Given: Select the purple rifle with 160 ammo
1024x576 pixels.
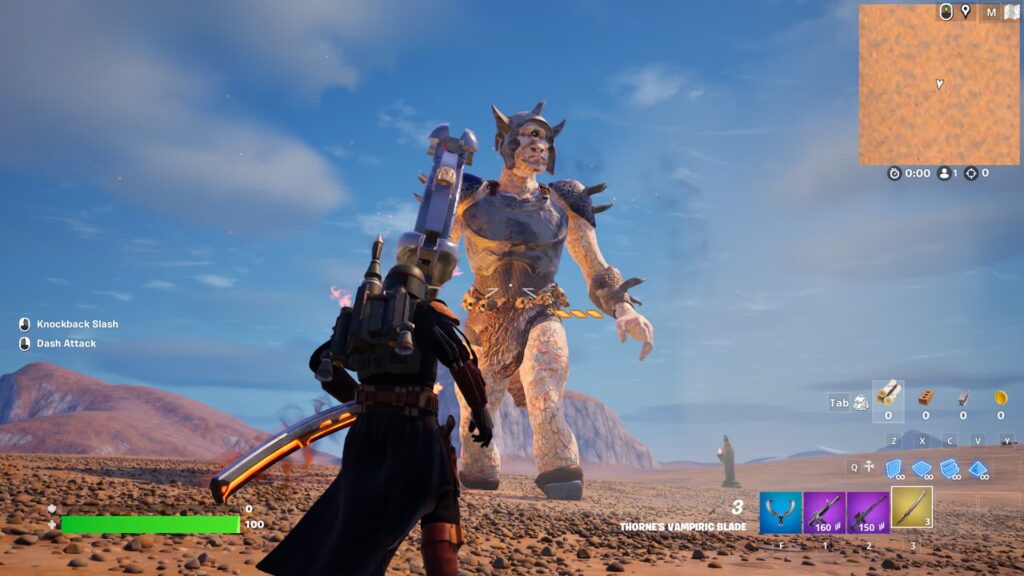Looking at the screenshot, I should (825, 511).
